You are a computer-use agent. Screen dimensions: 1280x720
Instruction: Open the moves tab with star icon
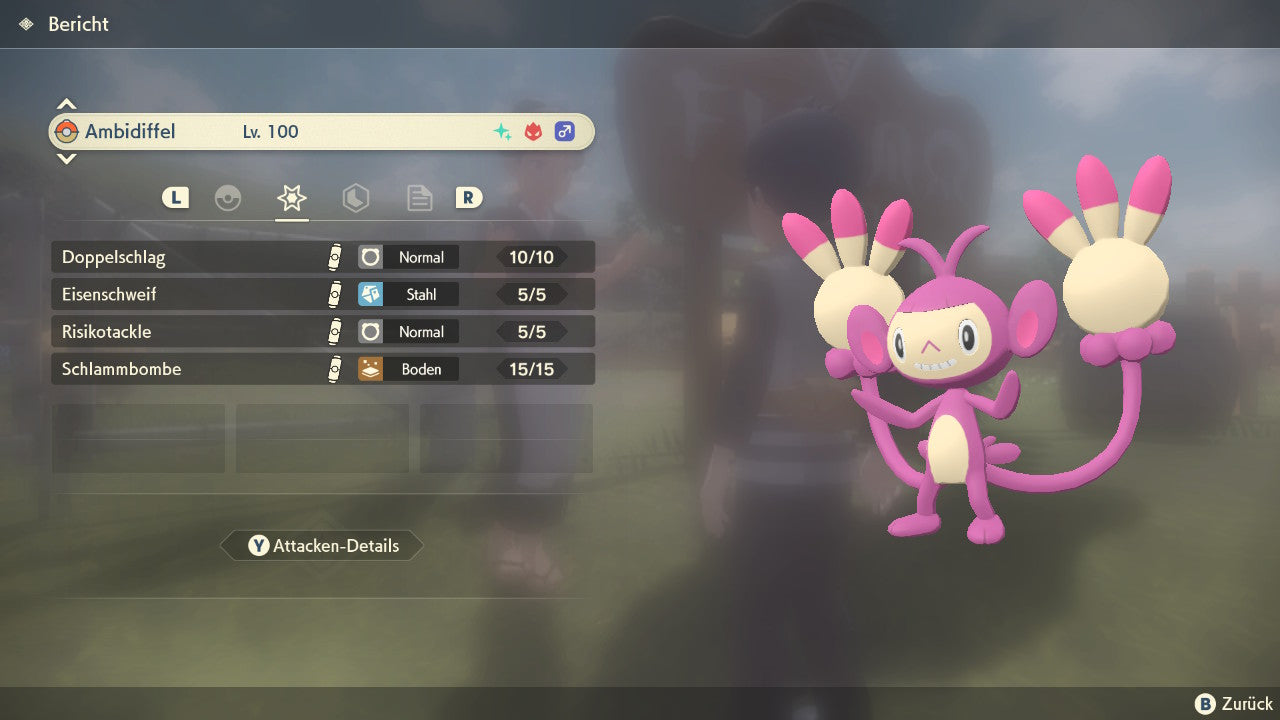(291, 198)
